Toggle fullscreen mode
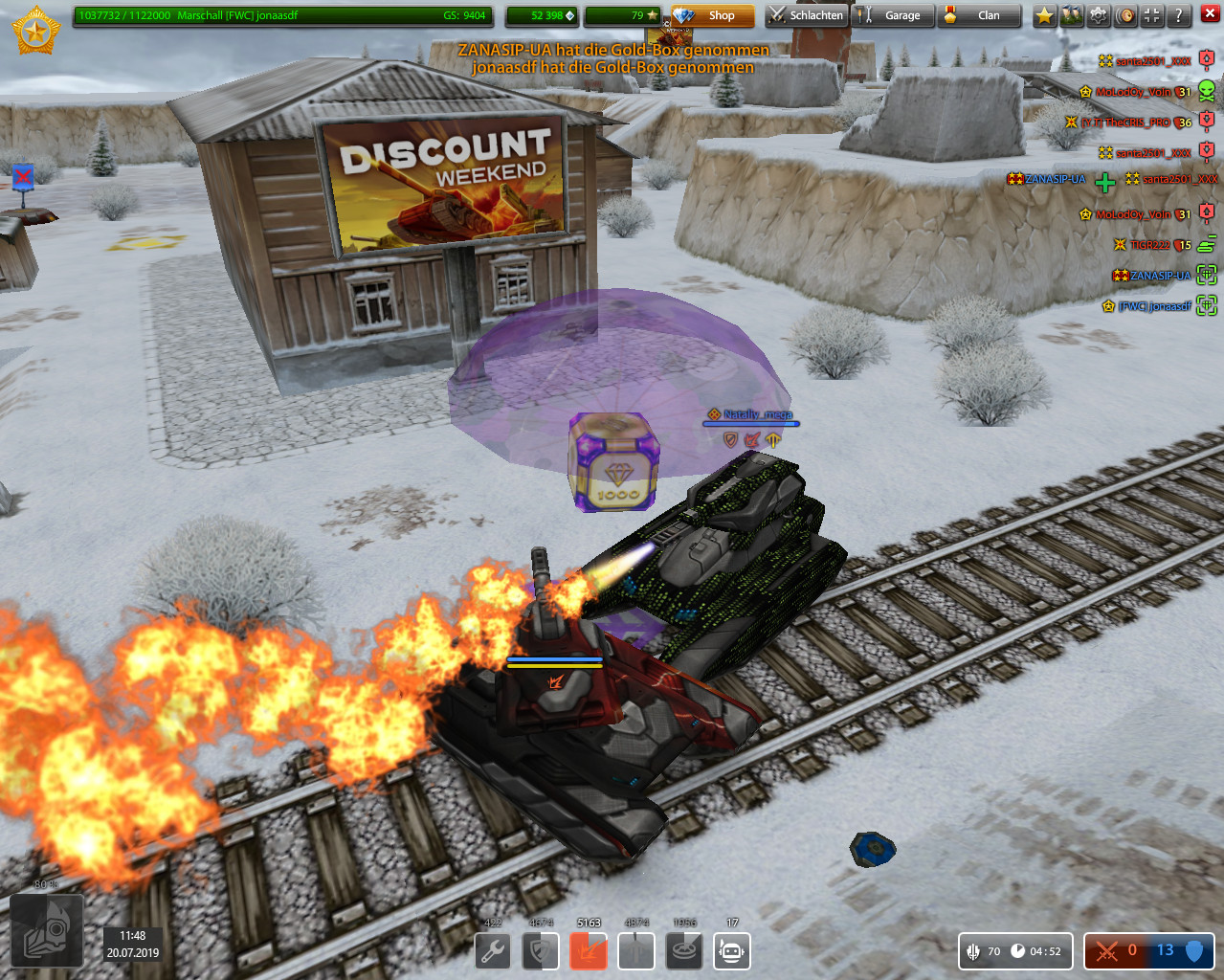 [x=1152, y=15]
